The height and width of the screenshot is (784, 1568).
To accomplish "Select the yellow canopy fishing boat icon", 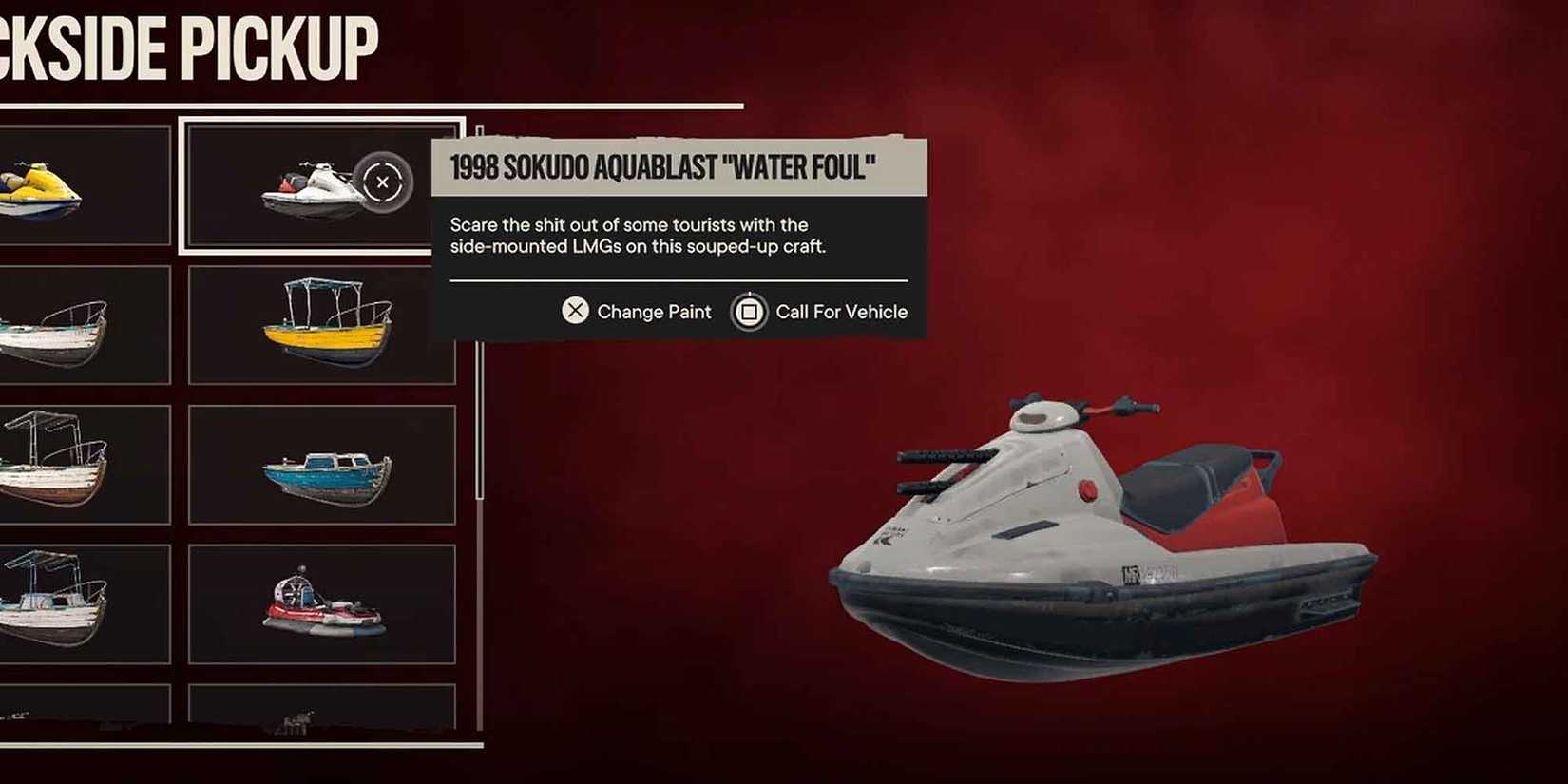I will pos(327,324).
